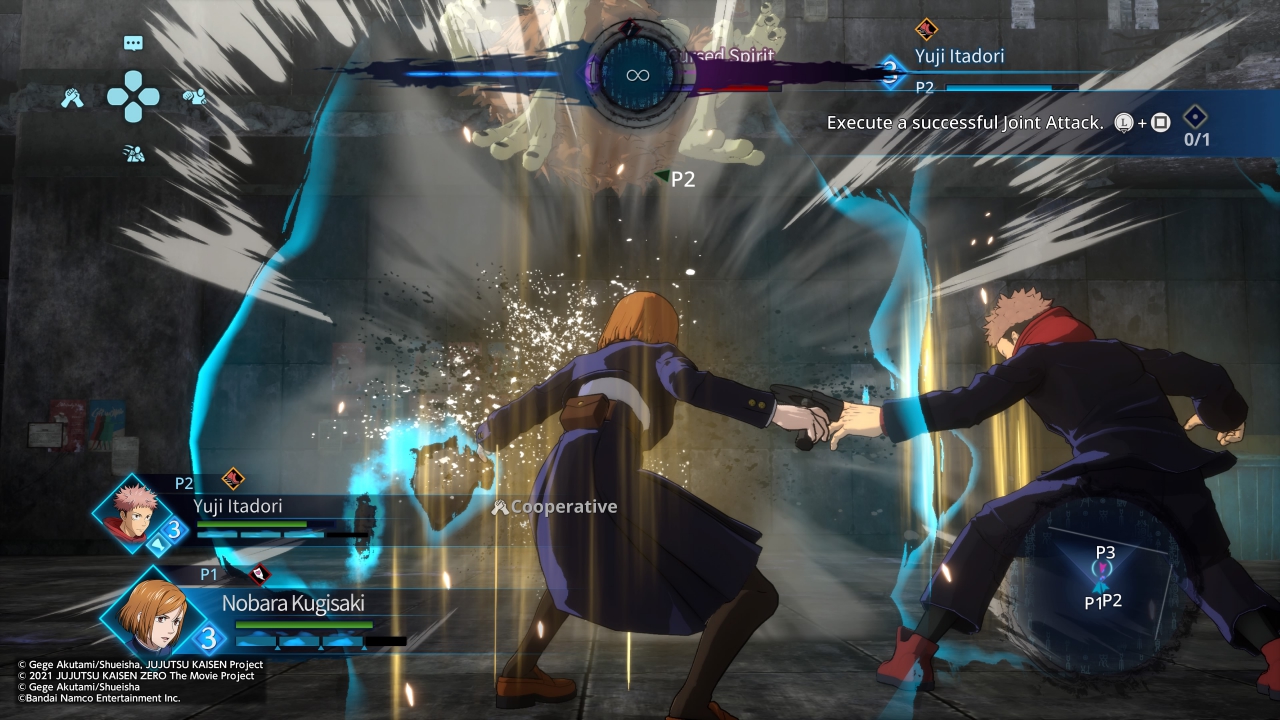
Task: Open the circular radar minimap
Action: click(x=1102, y=579)
